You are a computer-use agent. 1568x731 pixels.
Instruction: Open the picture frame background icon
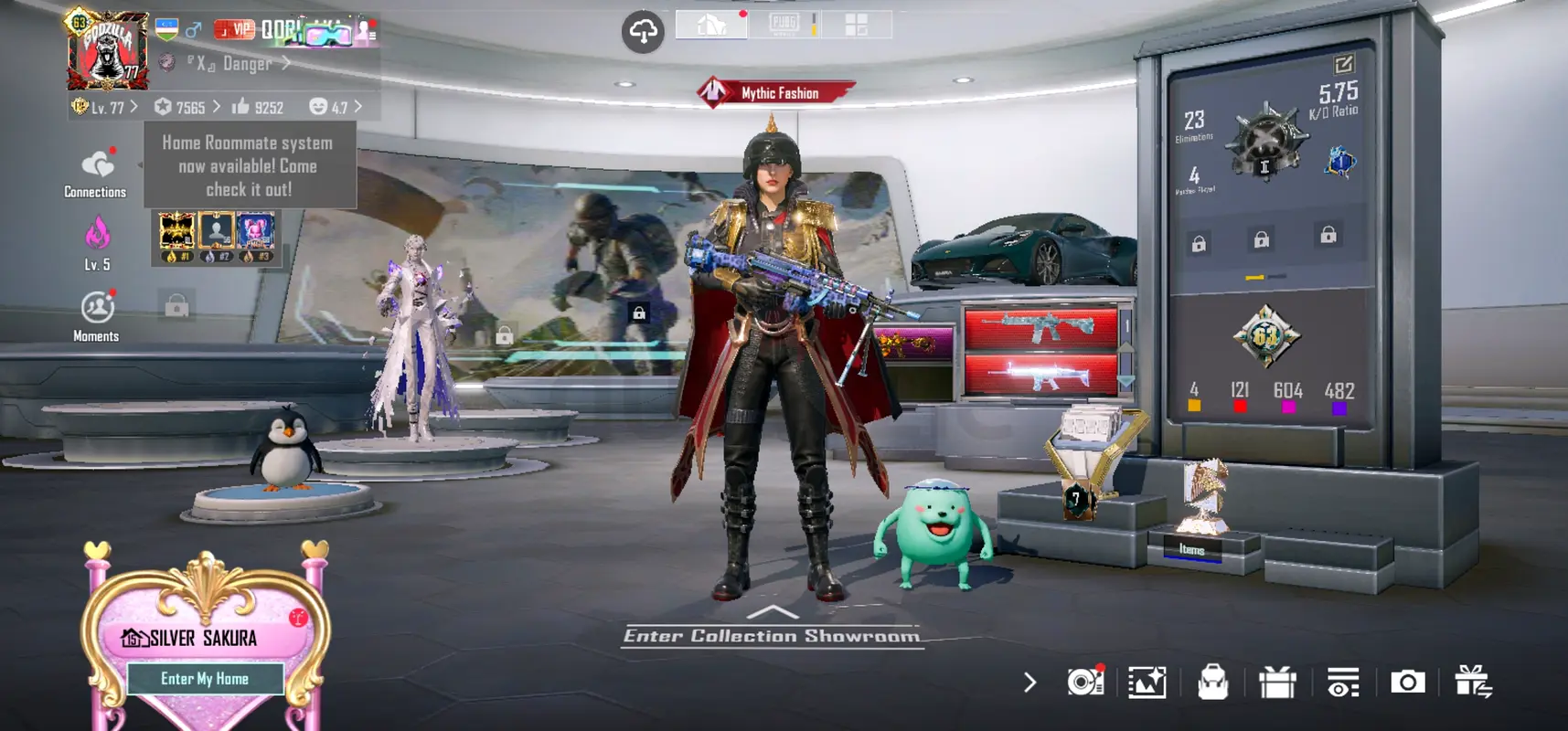pos(1147,682)
